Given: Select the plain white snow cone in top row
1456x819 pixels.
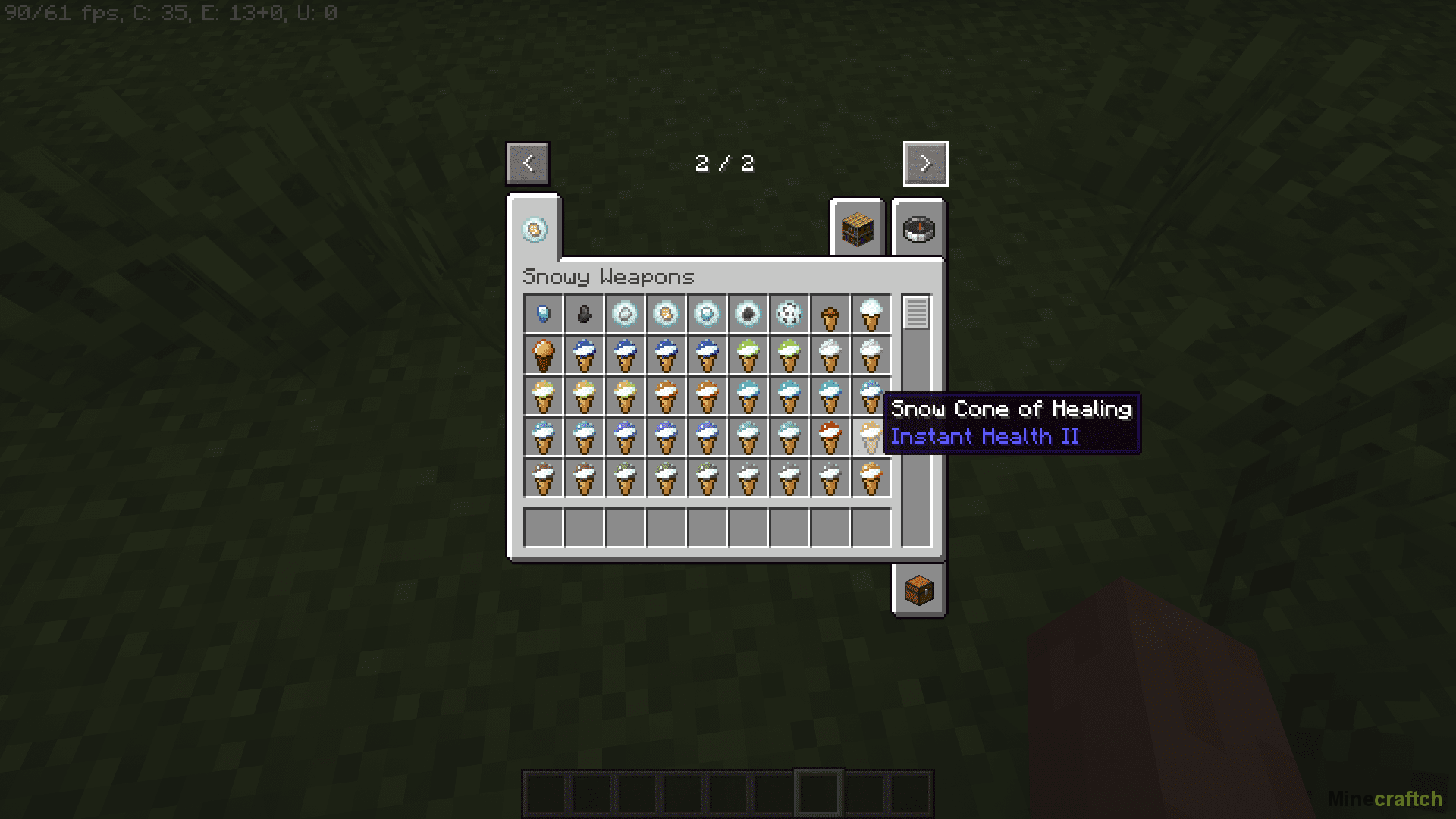Looking at the screenshot, I should pyautogui.click(x=871, y=314).
